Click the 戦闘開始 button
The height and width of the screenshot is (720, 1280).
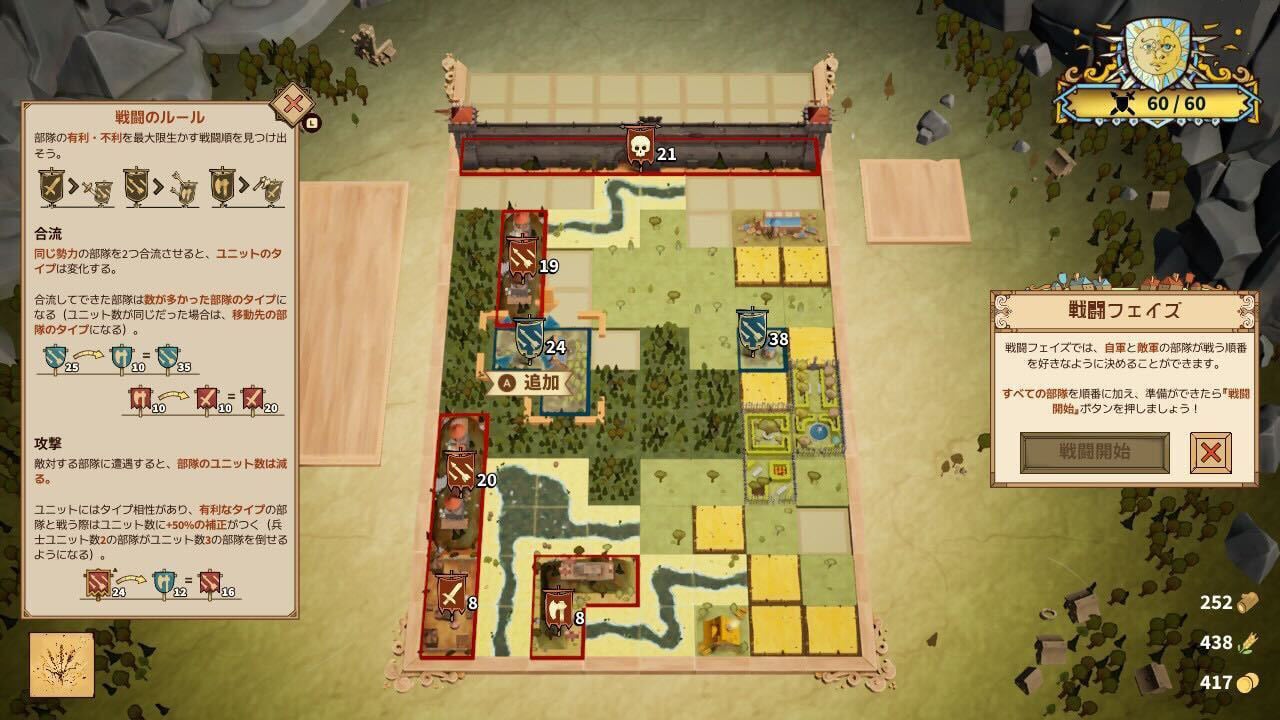[x=1094, y=452]
